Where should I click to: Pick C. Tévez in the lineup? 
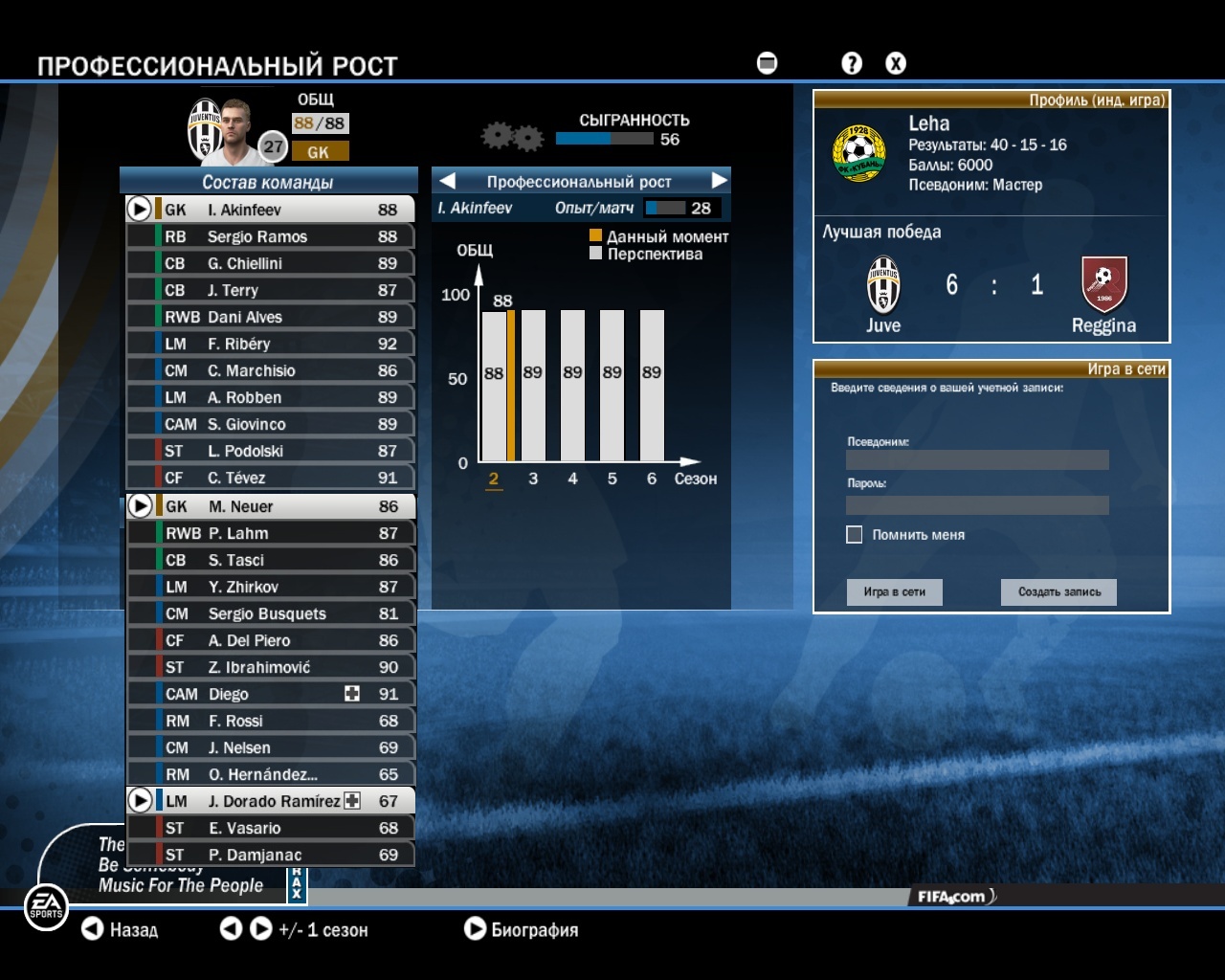(x=271, y=478)
